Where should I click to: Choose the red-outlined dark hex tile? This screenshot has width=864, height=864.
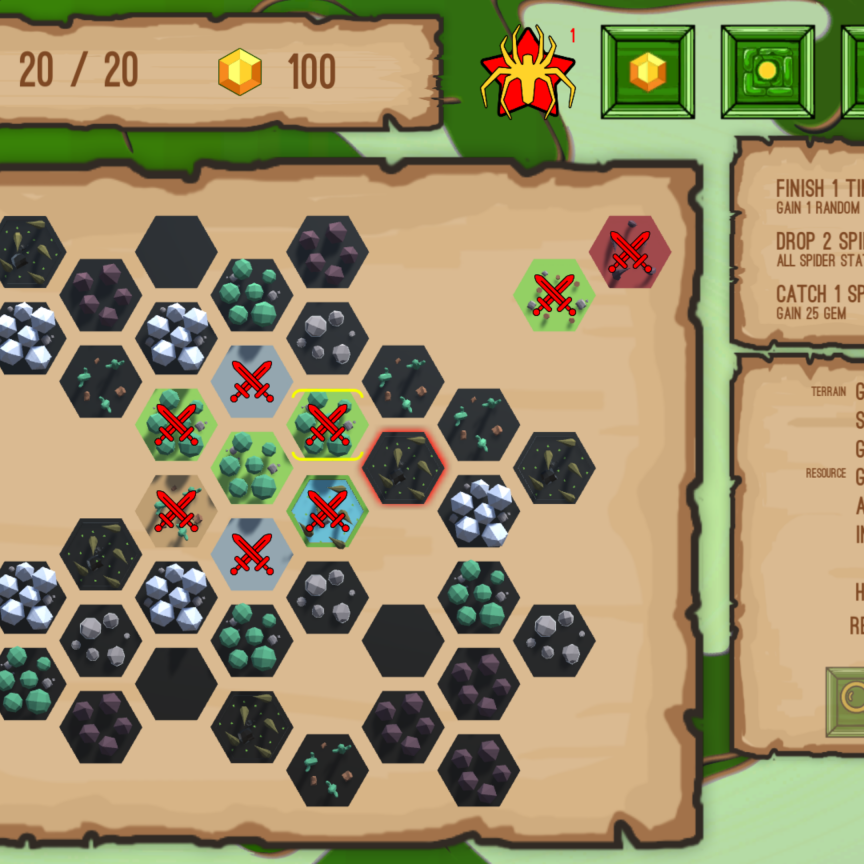click(x=402, y=467)
